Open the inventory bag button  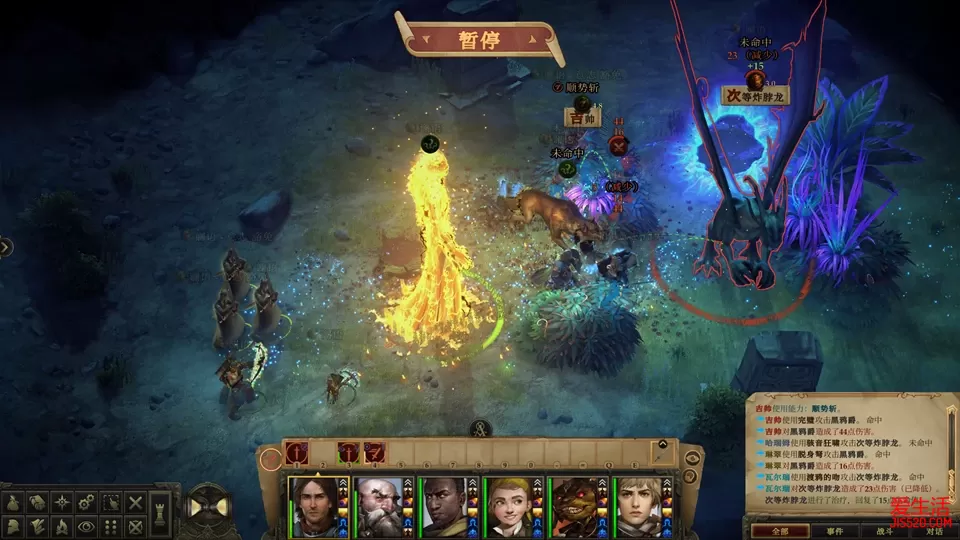click(12, 501)
